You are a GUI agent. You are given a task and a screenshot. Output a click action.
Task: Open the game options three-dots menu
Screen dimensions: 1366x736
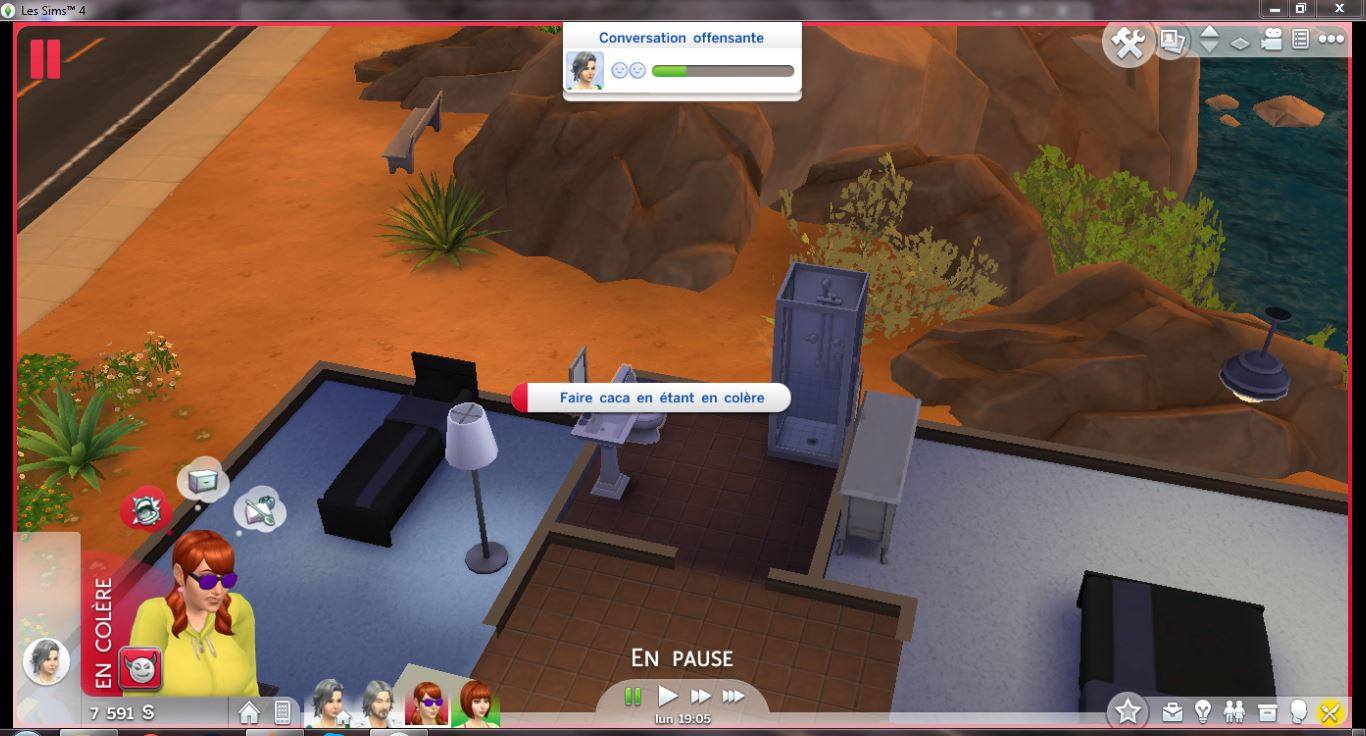1331,40
